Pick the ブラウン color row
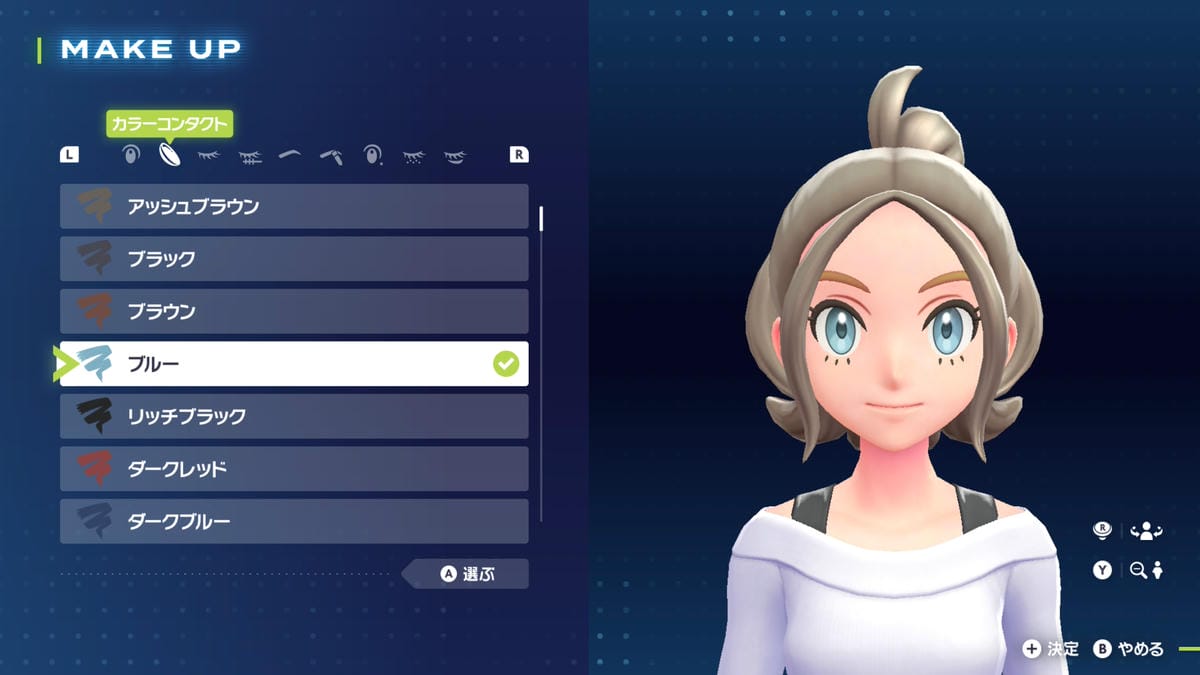The height and width of the screenshot is (675, 1200). [294, 311]
